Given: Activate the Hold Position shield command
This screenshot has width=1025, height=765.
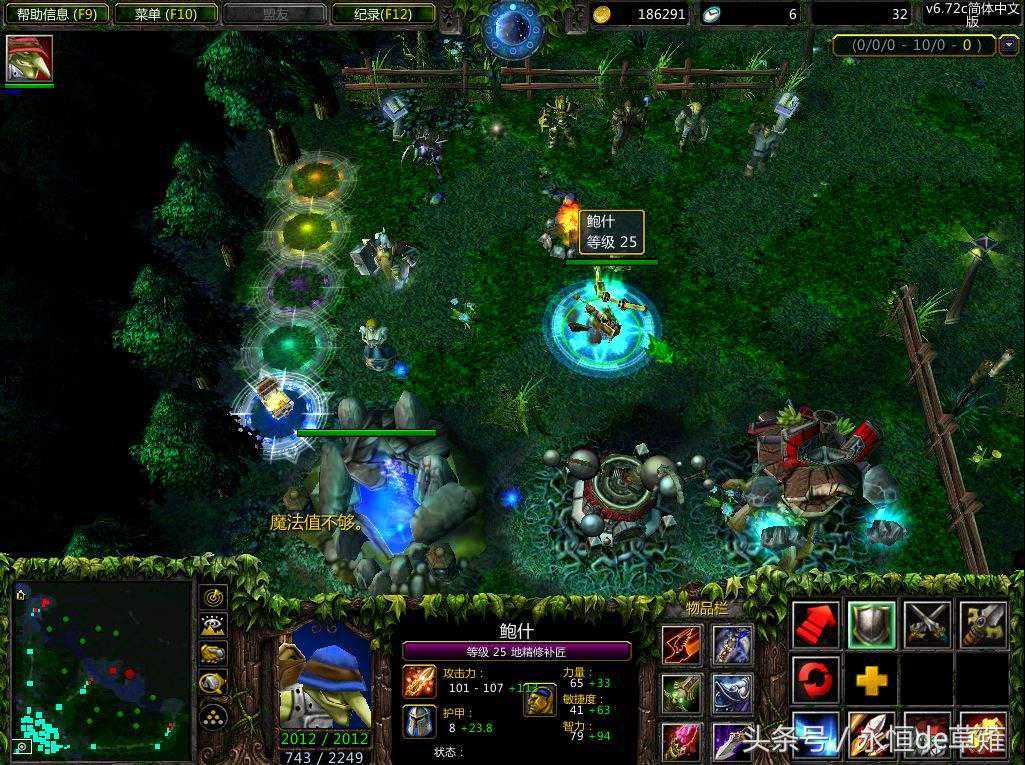Looking at the screenshot, I should point(871,625).
